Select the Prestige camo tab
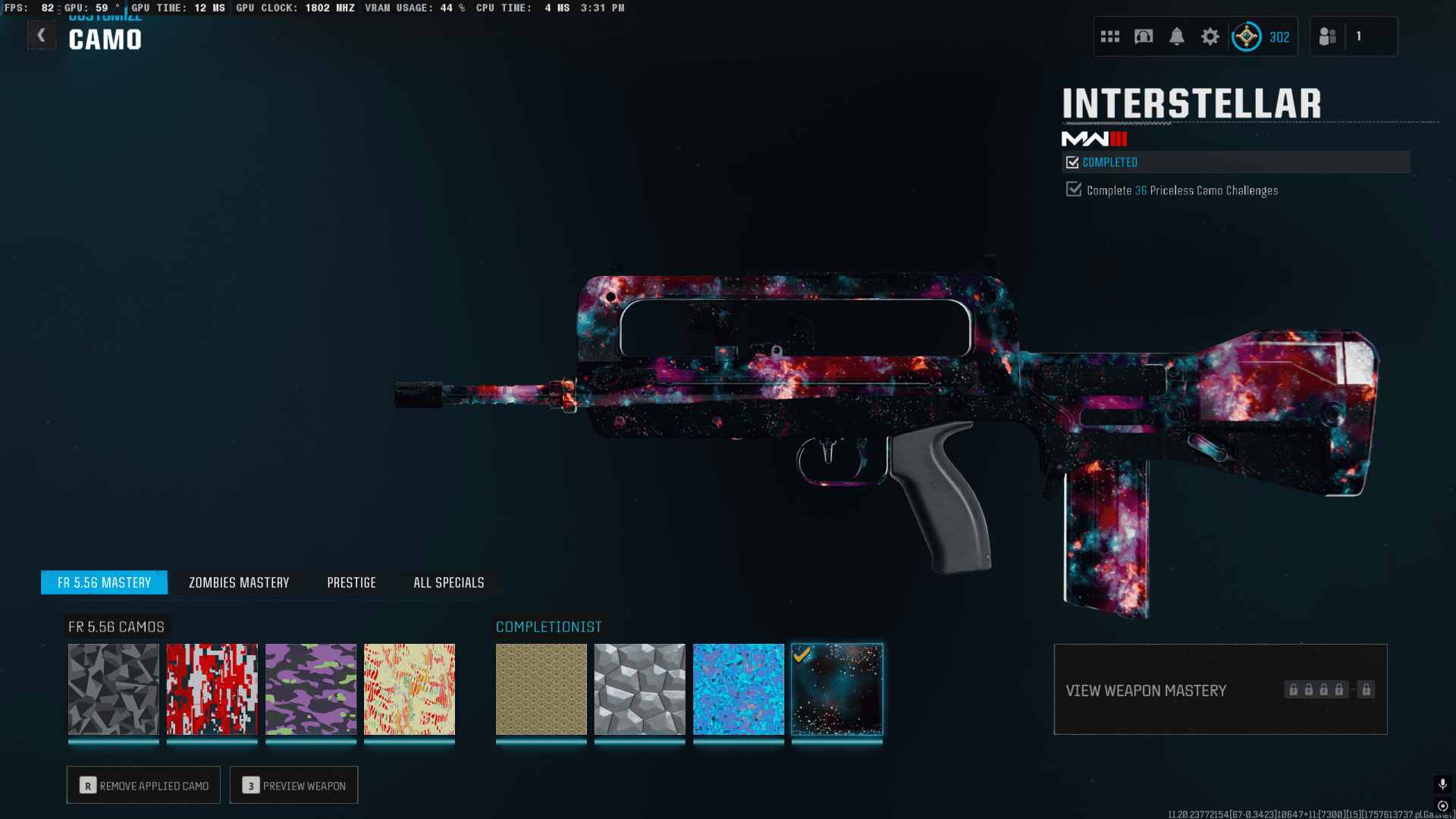Screen dimensions: 1456x819 (351, 582)
